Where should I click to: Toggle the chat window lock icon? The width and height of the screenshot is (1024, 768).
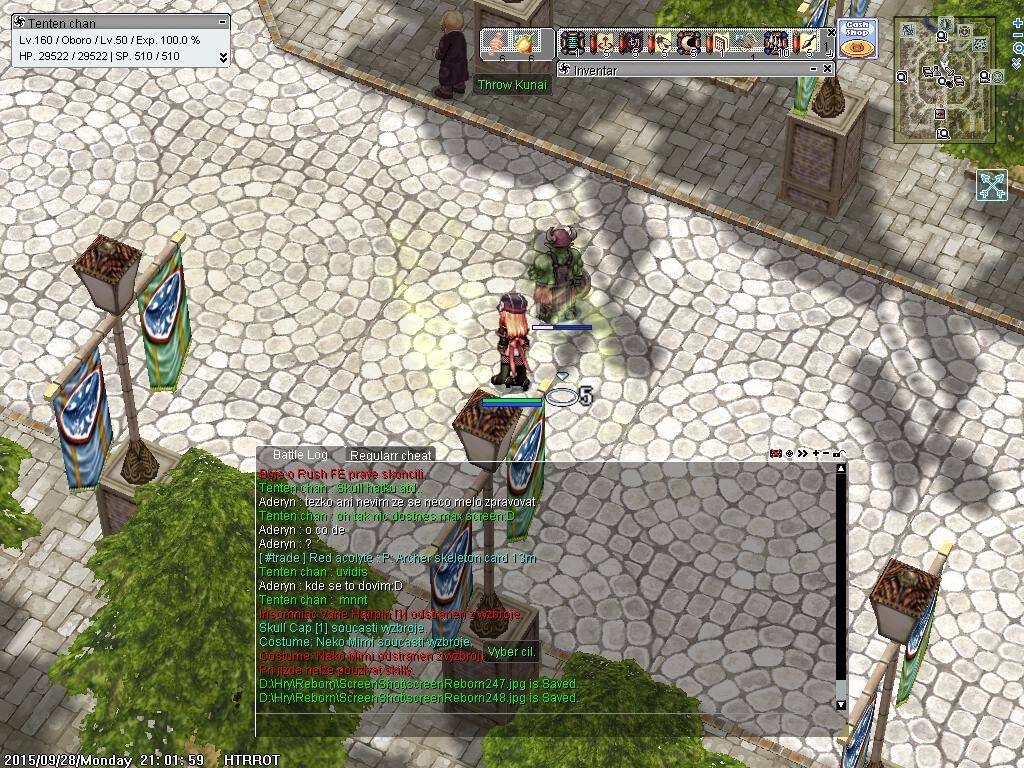[840, 454]
